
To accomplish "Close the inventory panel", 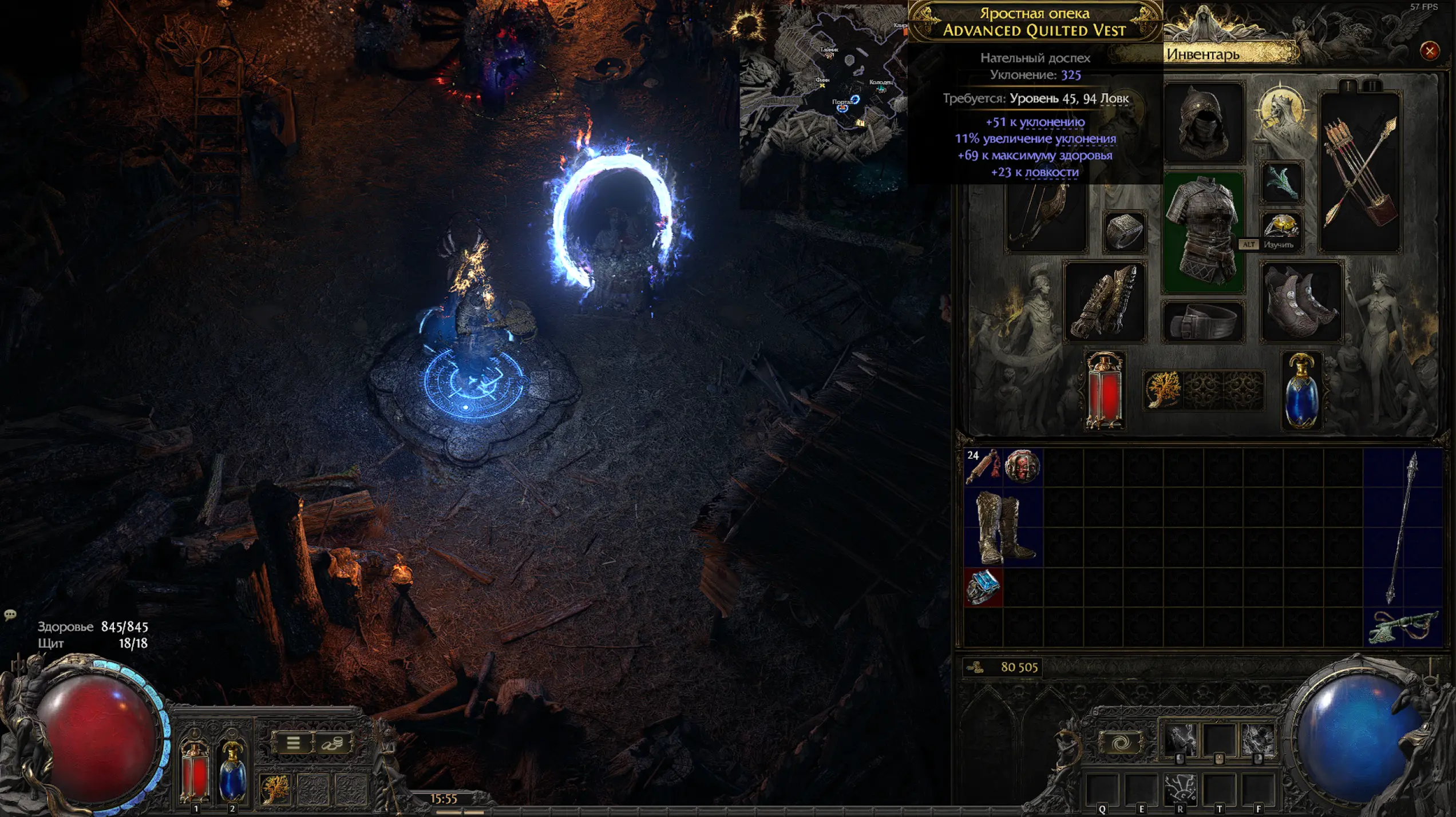I will [1429, 51].
